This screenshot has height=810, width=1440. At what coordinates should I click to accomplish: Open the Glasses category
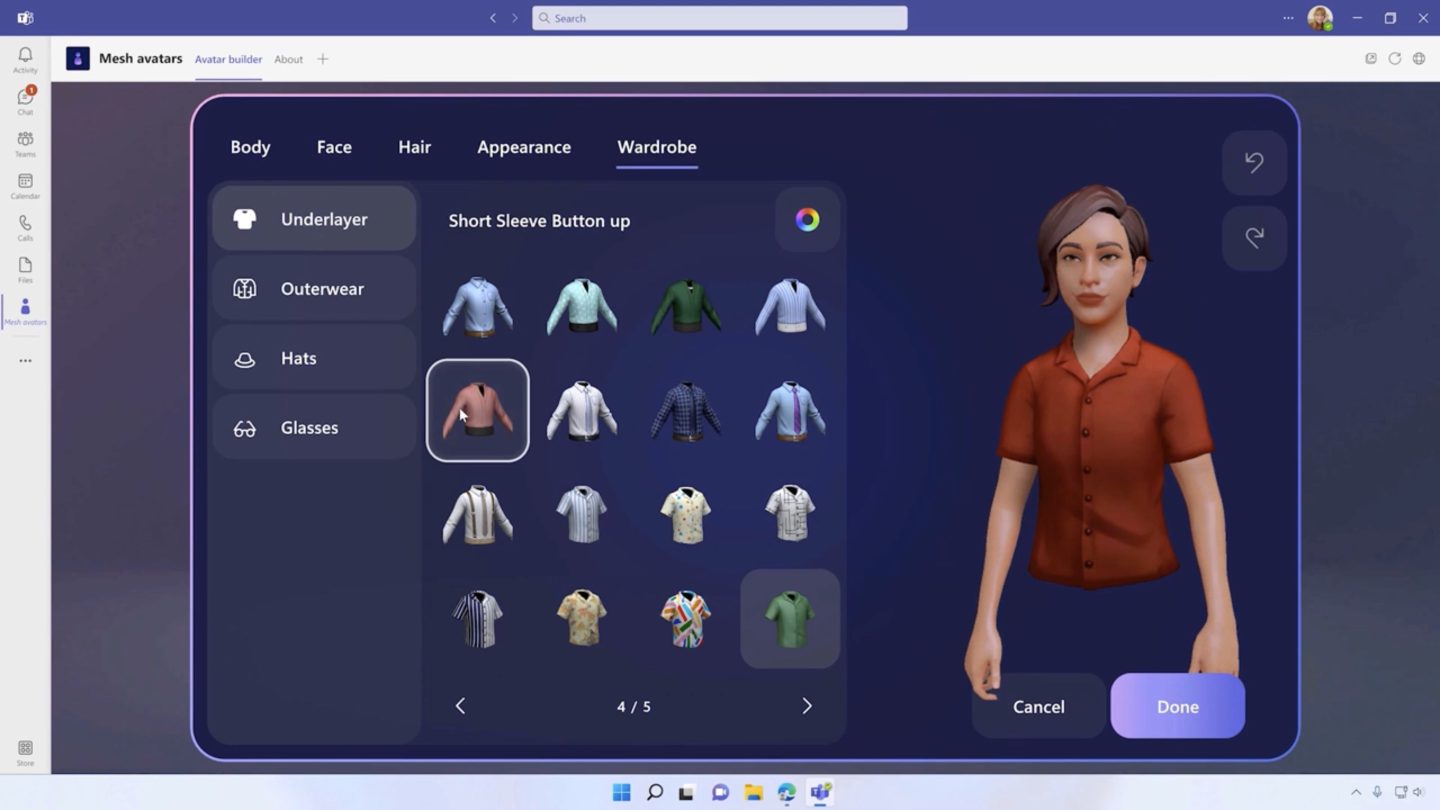313,427
